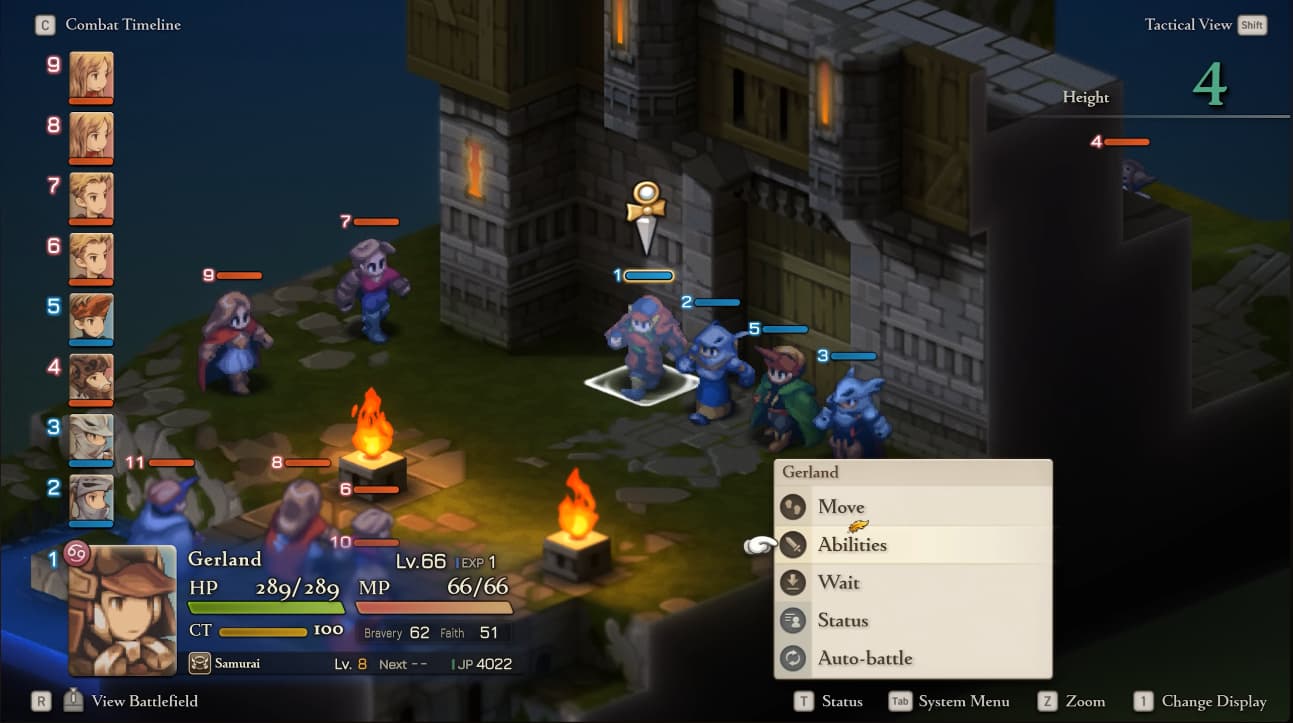Open the Combat Timeline header
The image size is (1293, 723).
click(x=122, y=25)
